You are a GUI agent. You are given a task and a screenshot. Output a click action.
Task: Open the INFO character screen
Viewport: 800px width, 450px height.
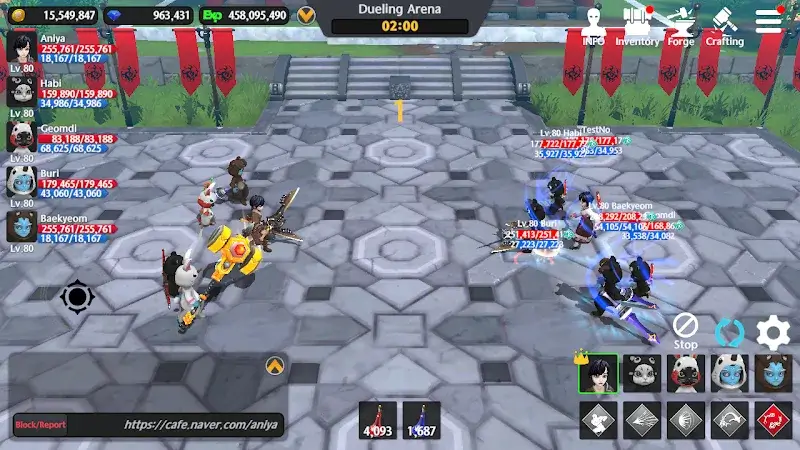coord(594,27)
